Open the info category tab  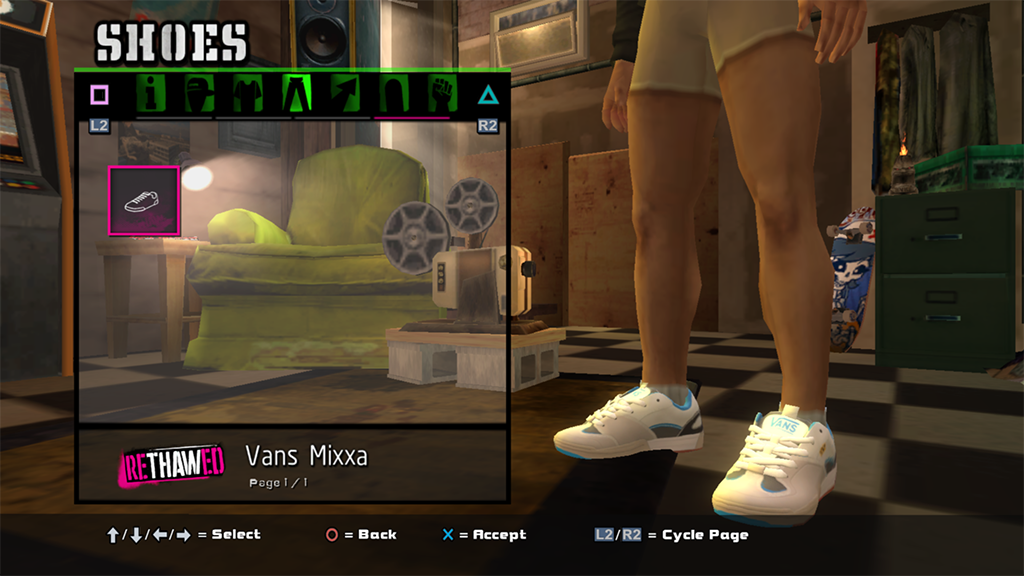tap(152, 94)
